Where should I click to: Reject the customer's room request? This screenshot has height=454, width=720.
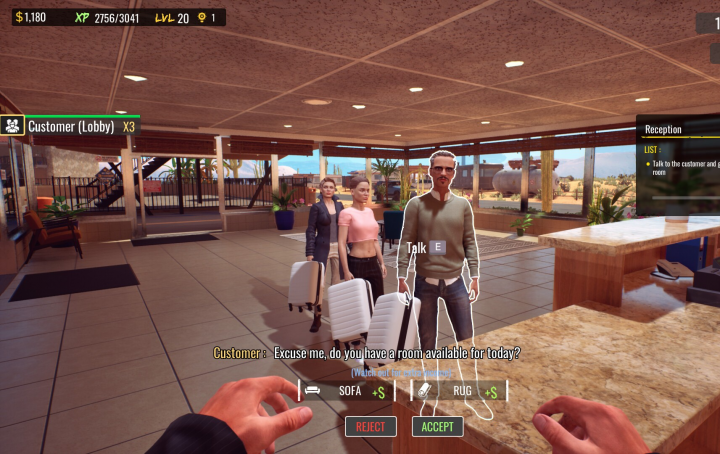[x=370, y=426]
